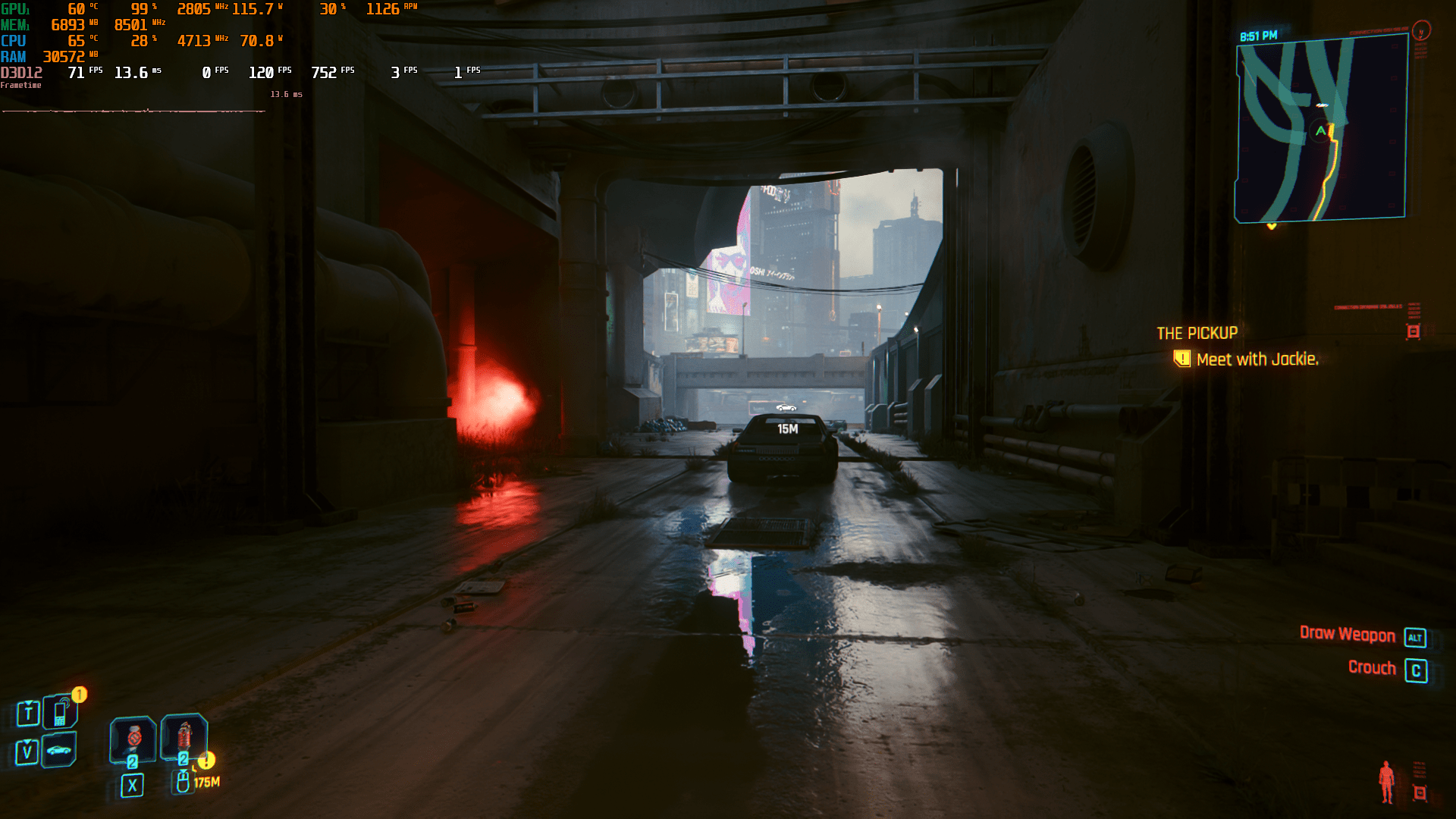Click the compass icon above minimap
This screenshot has width=1456, height=819.
[1421, 30]
